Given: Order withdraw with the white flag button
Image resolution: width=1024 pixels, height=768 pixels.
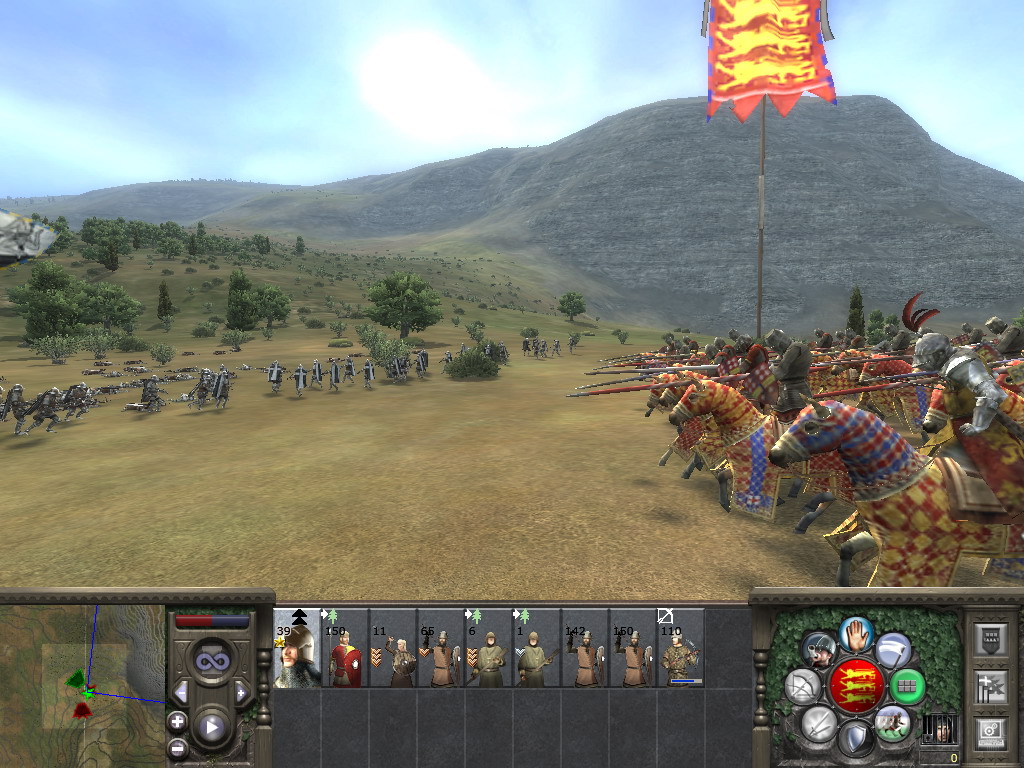Looking at the screenshot, I should pyautogui.click(x=893, y=650).
